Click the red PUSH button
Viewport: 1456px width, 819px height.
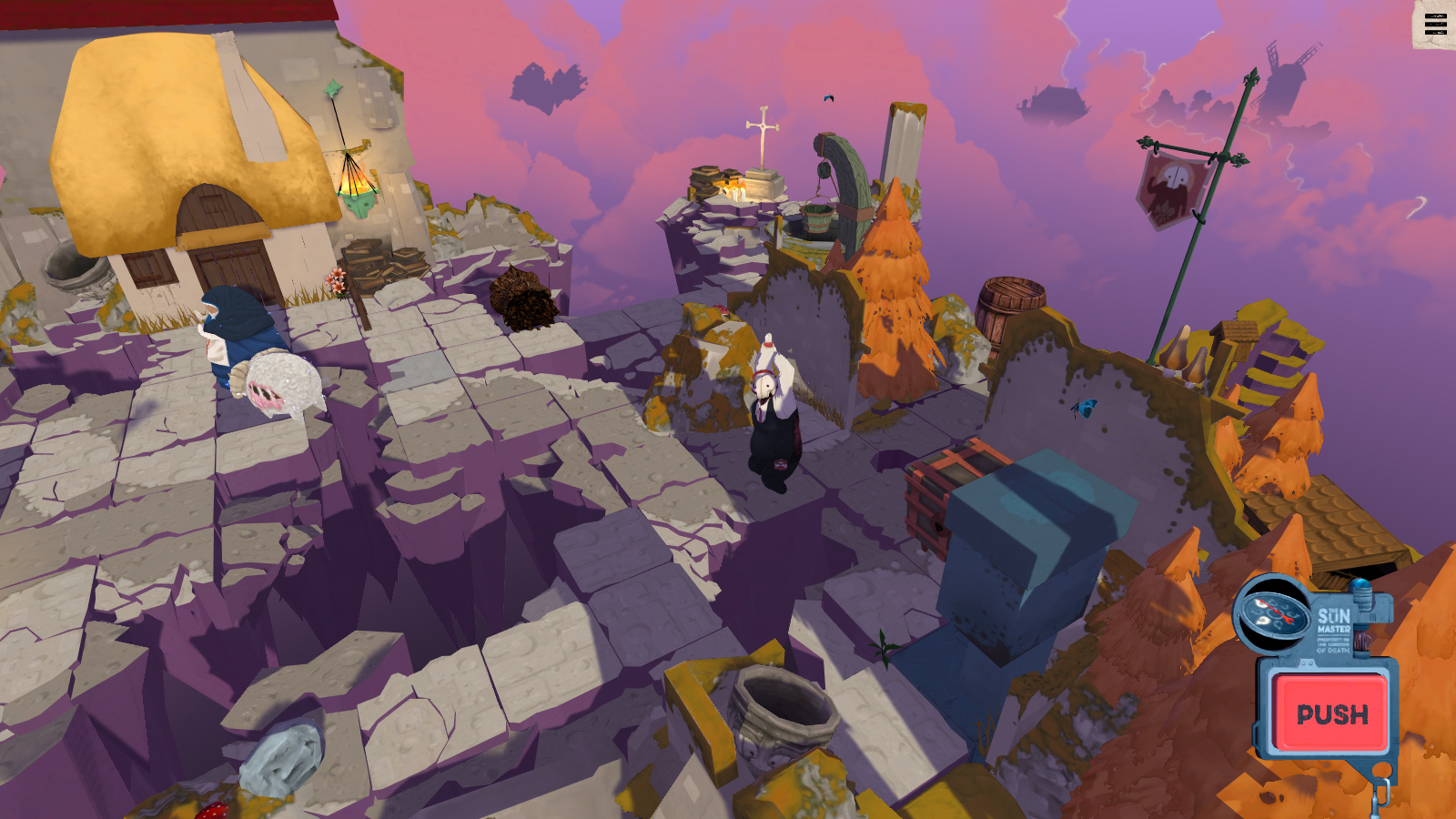[x=1331, y=713]
